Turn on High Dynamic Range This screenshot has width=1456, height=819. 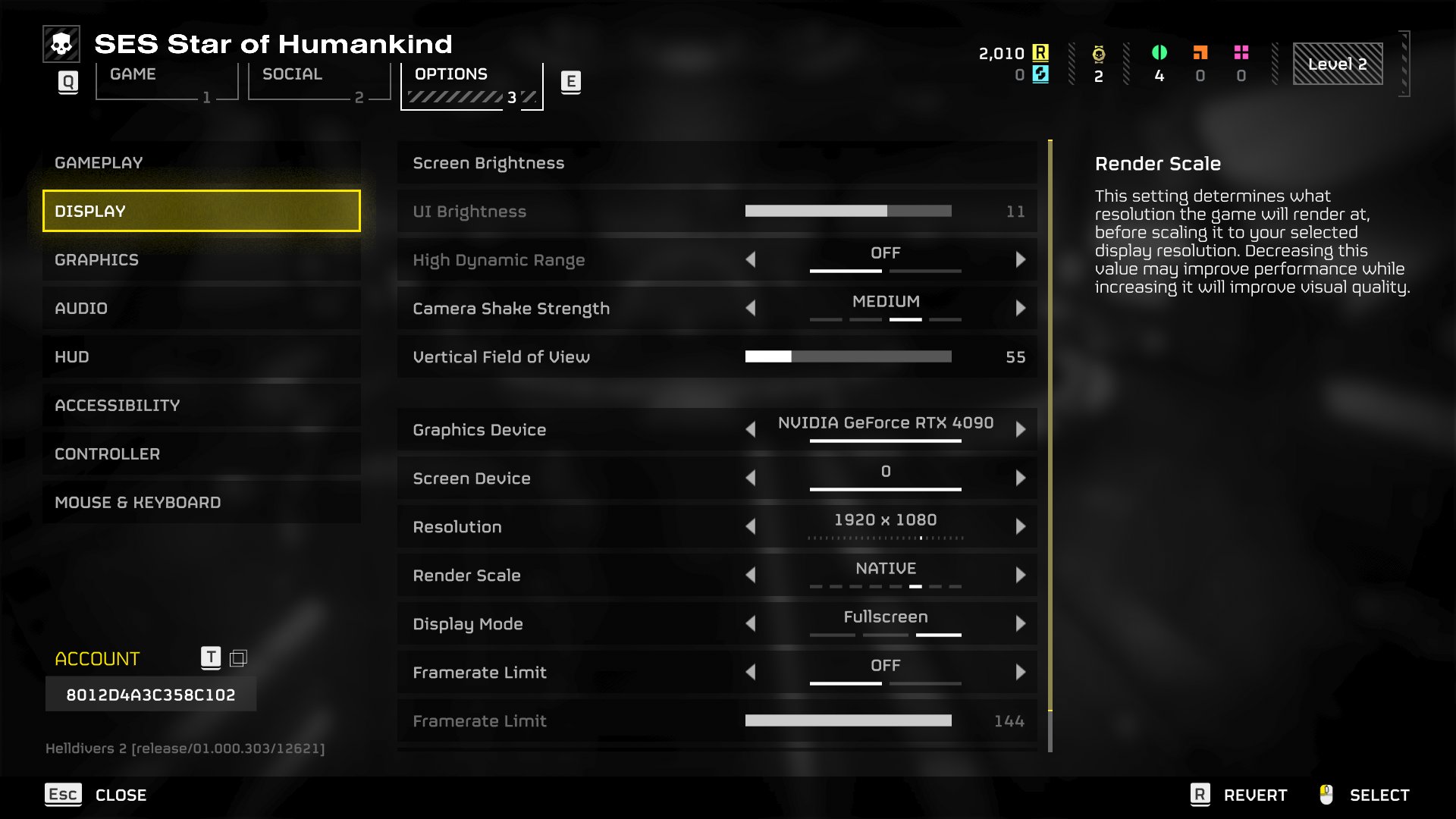1022,259
